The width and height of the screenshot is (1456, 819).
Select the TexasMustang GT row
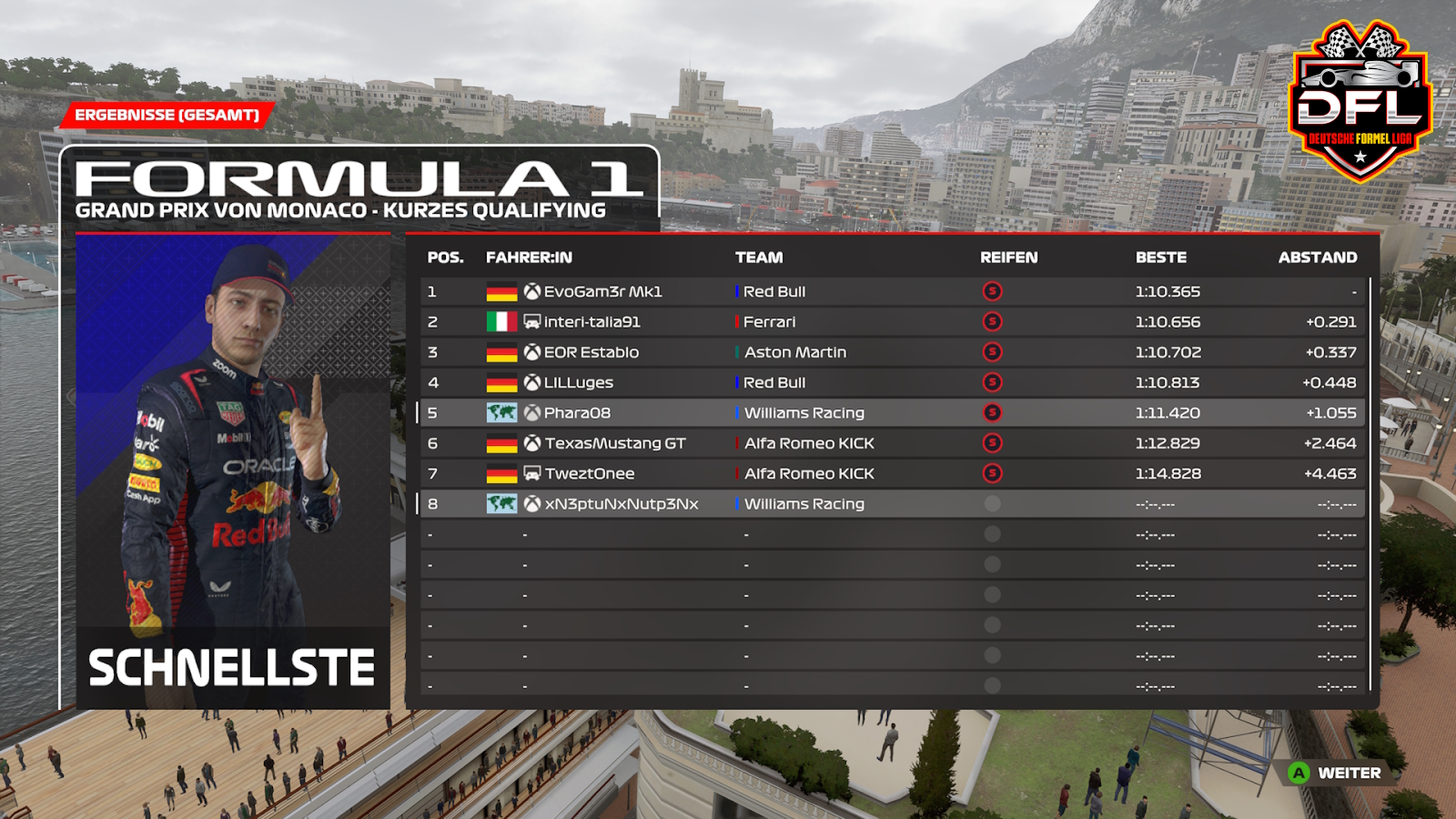[x=615, y=443]
